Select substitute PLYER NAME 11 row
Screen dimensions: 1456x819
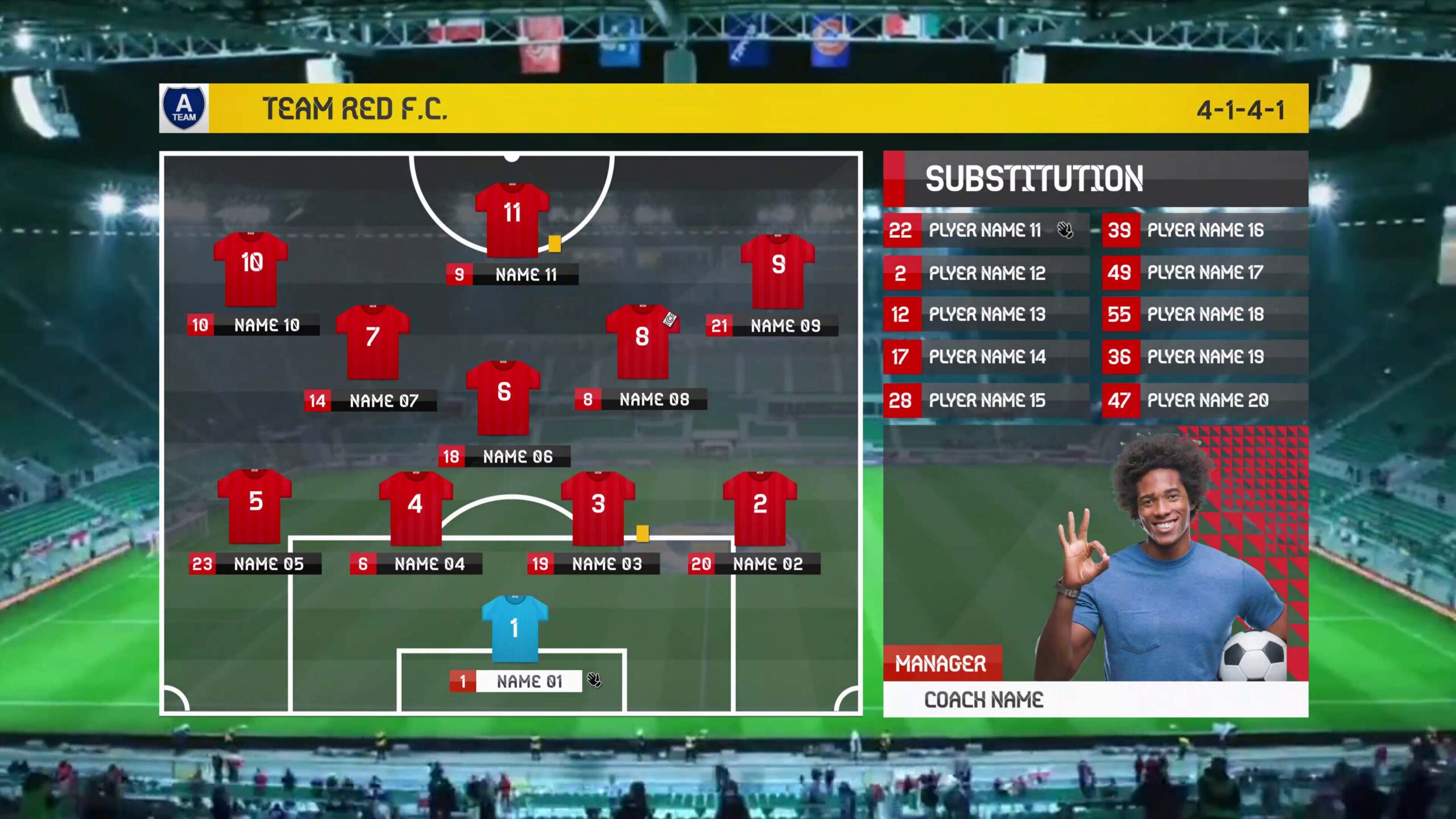(986, 230)
